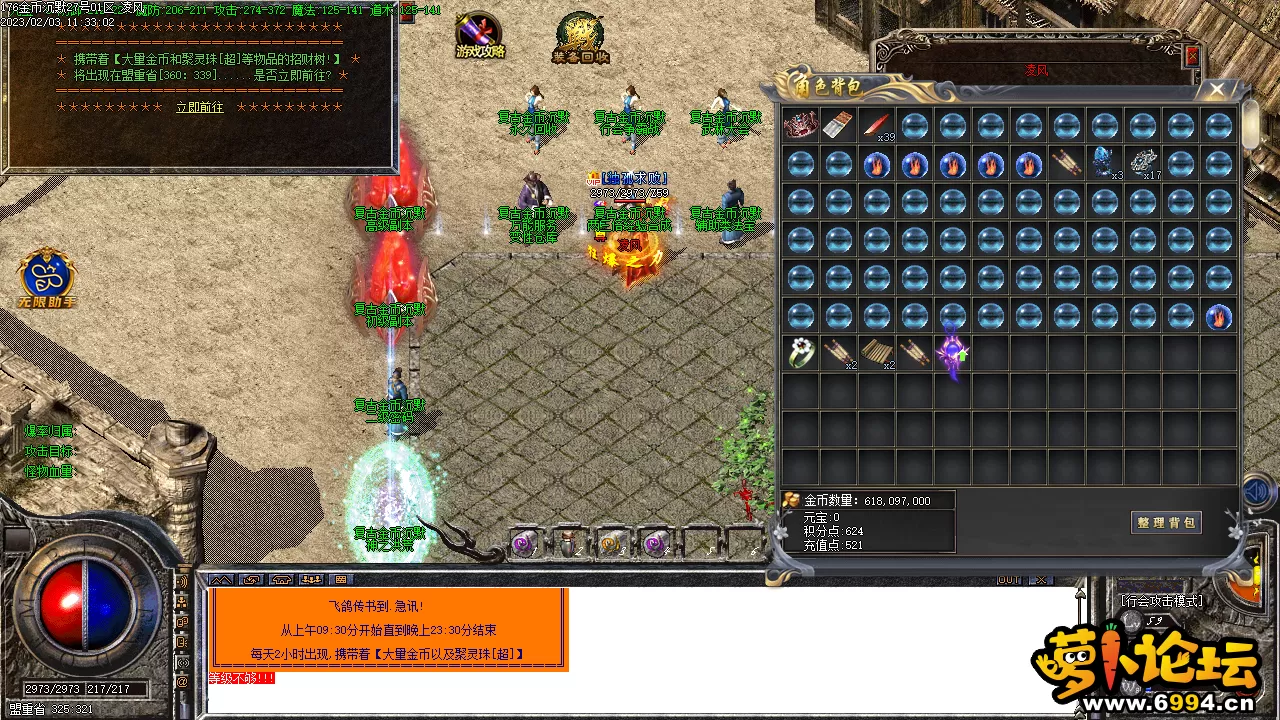Click the 攻击目标 option on left

tap(49, 451)
